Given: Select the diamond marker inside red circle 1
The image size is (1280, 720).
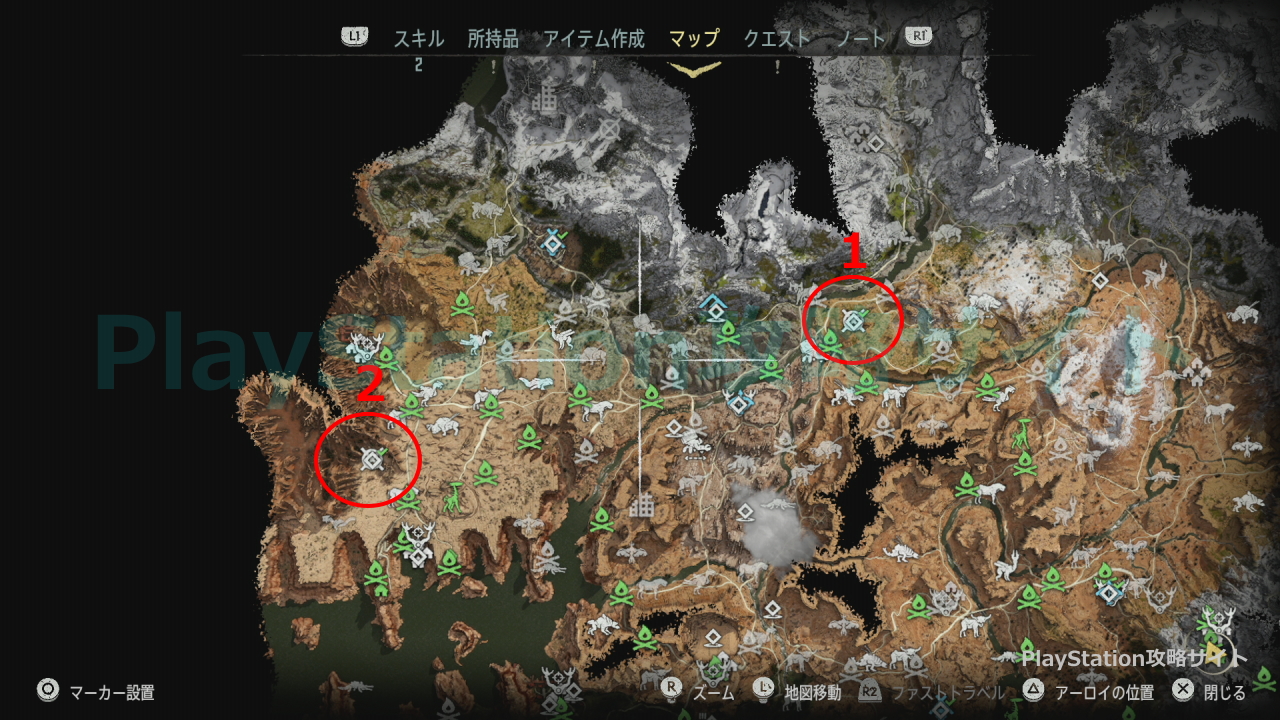Looking at the screenshot, I should pyautogui.click(x=853, y=320).
